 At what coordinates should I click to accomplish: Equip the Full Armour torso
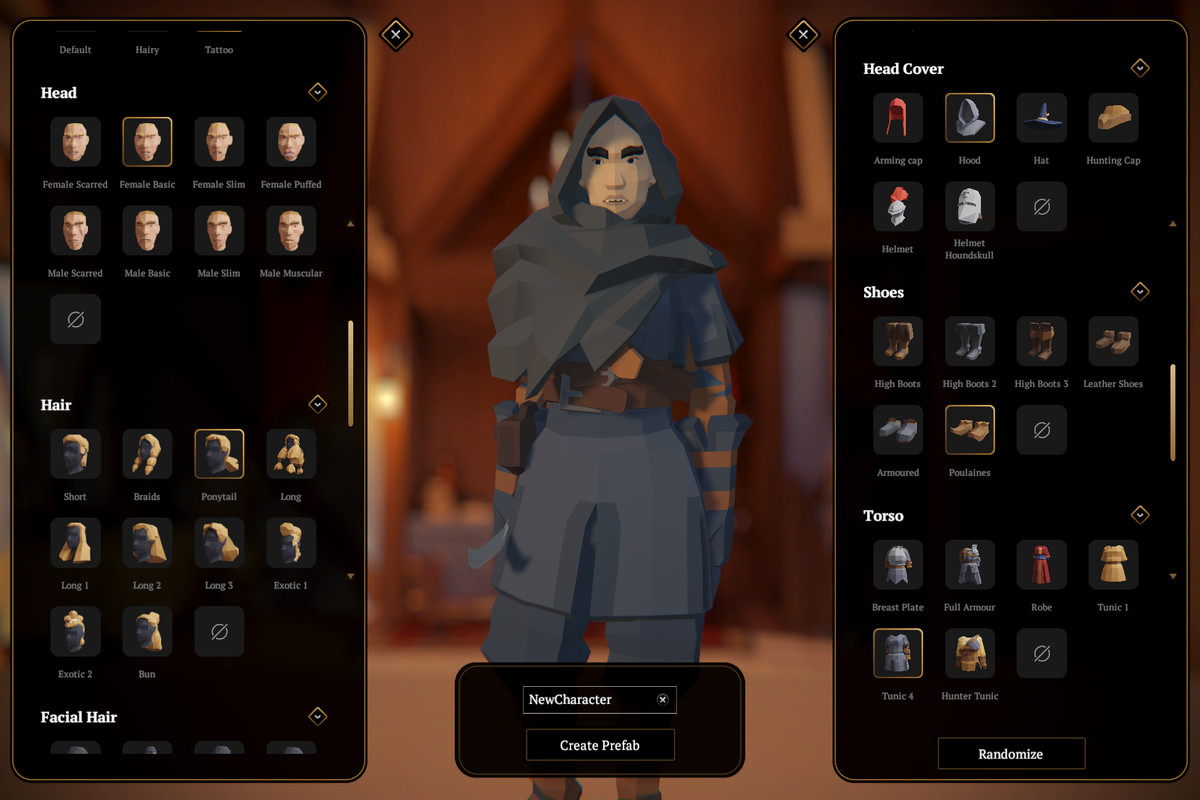969,565
